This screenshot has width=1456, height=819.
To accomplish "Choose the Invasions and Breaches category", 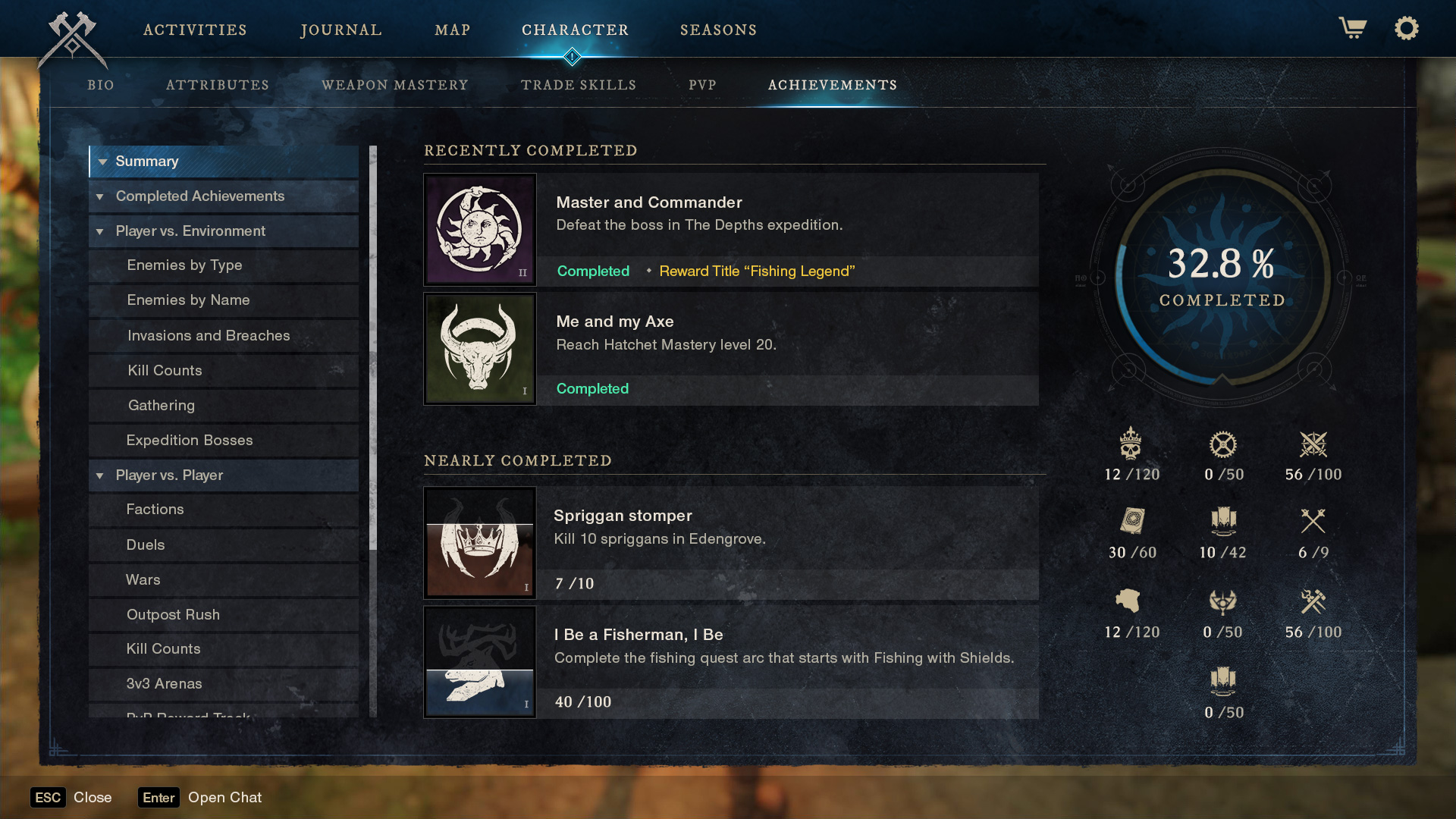I will coord(209,335).
